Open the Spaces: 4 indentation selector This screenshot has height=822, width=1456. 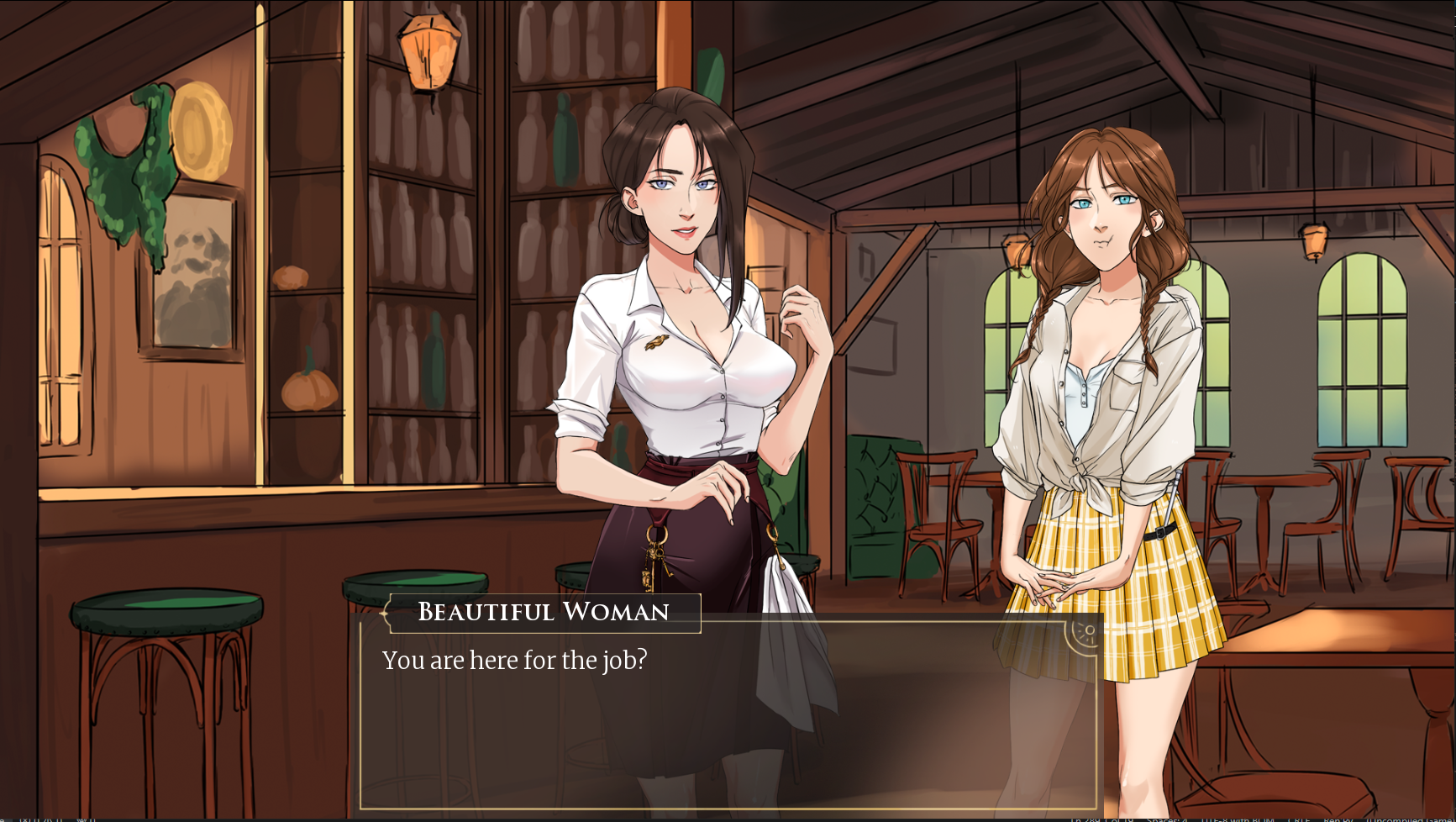1168,818
